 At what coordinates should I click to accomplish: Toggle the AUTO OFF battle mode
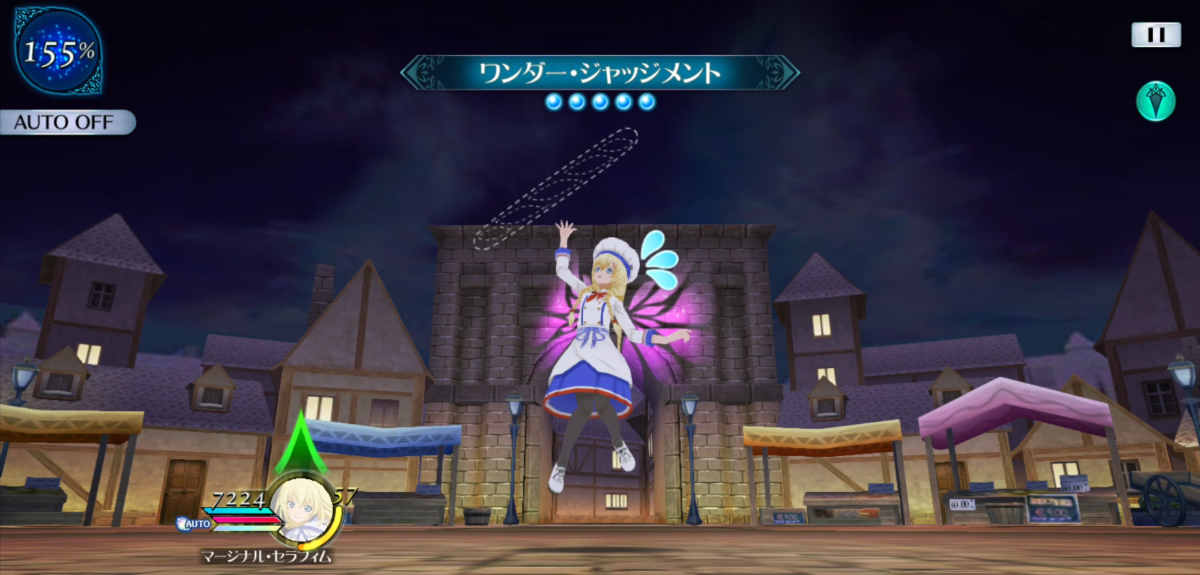[x=66, y=123]
